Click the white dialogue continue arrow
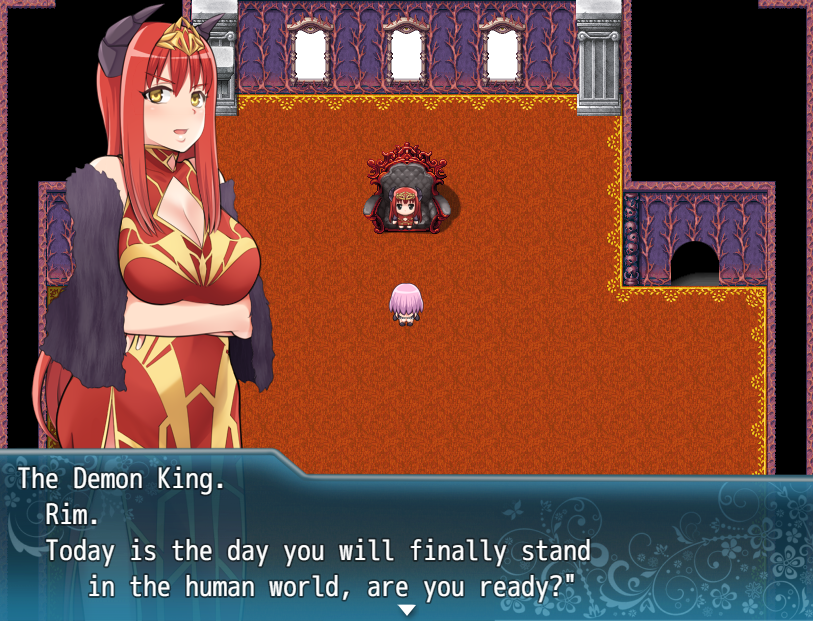Screen dimensions: 813x621 point(406,609)
